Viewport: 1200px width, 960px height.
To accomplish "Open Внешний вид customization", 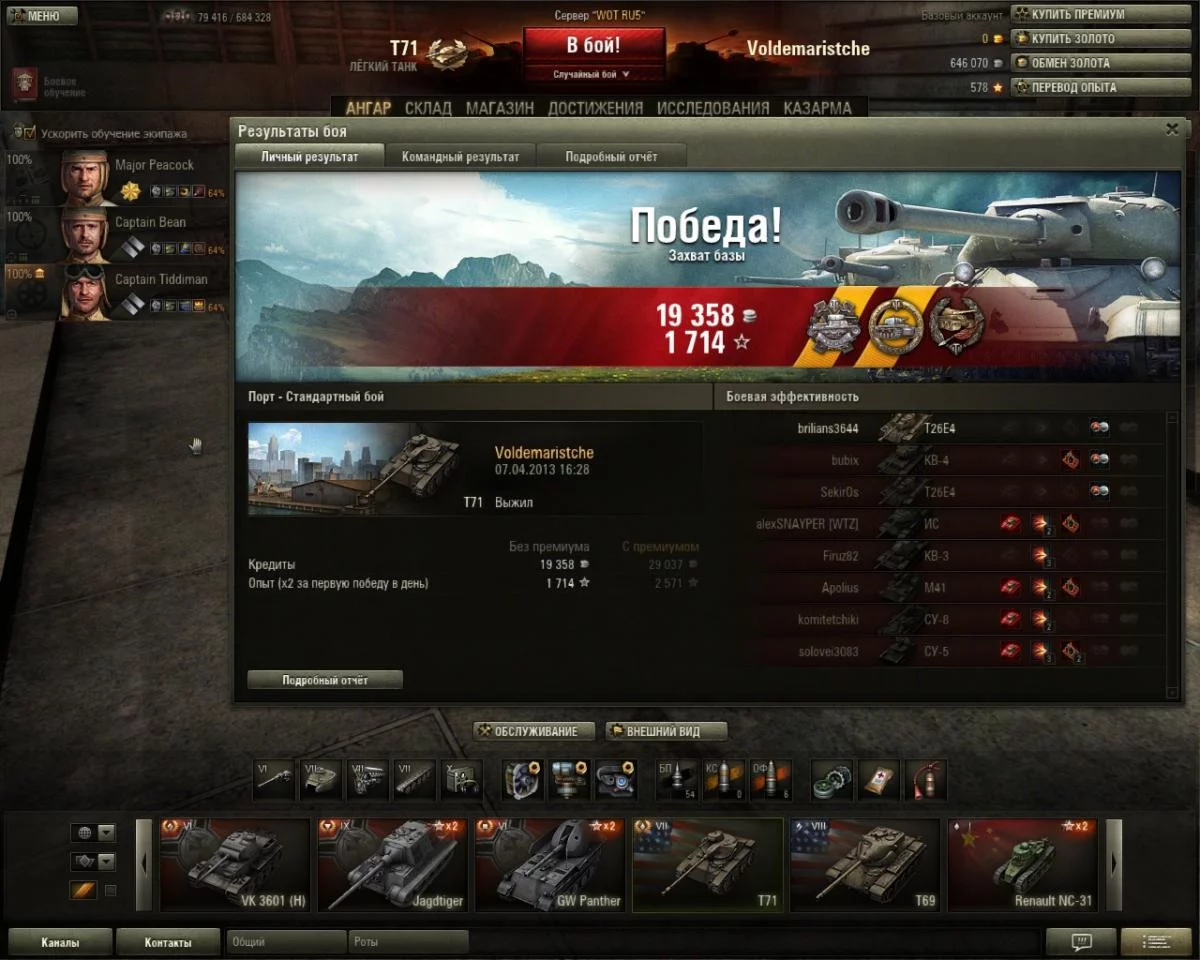I will (666, 731).
